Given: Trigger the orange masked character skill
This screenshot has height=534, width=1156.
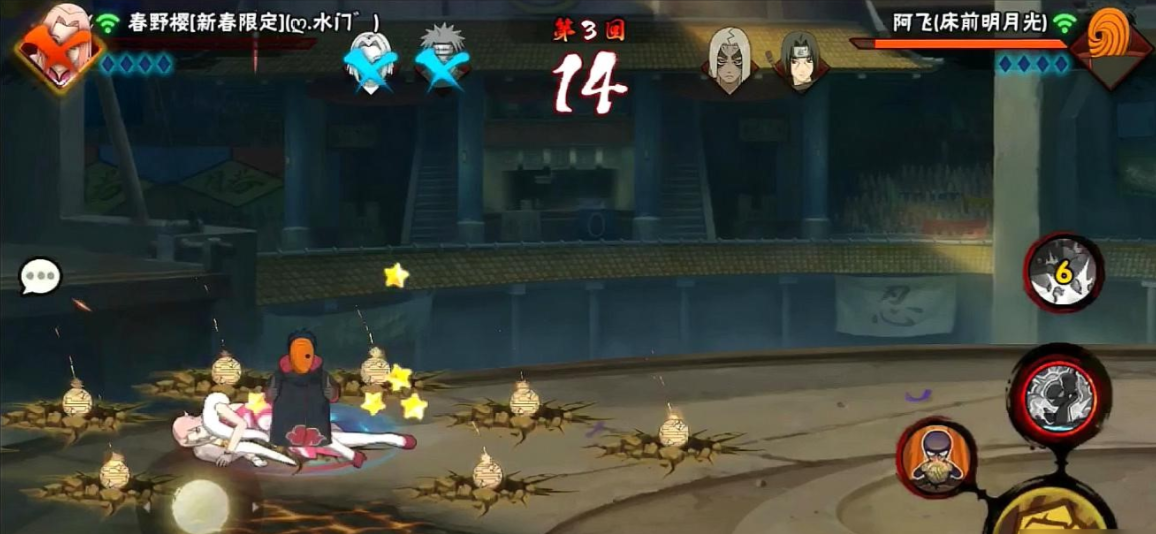Looking at the screenshot, I should coord(937,459).
